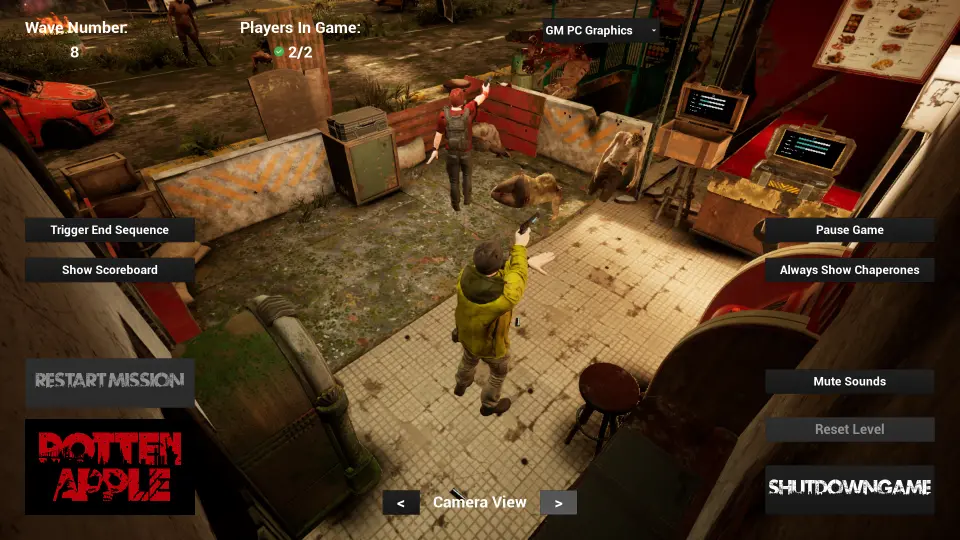Click the Trigger End Sequence button

click(x=110, y=230)
